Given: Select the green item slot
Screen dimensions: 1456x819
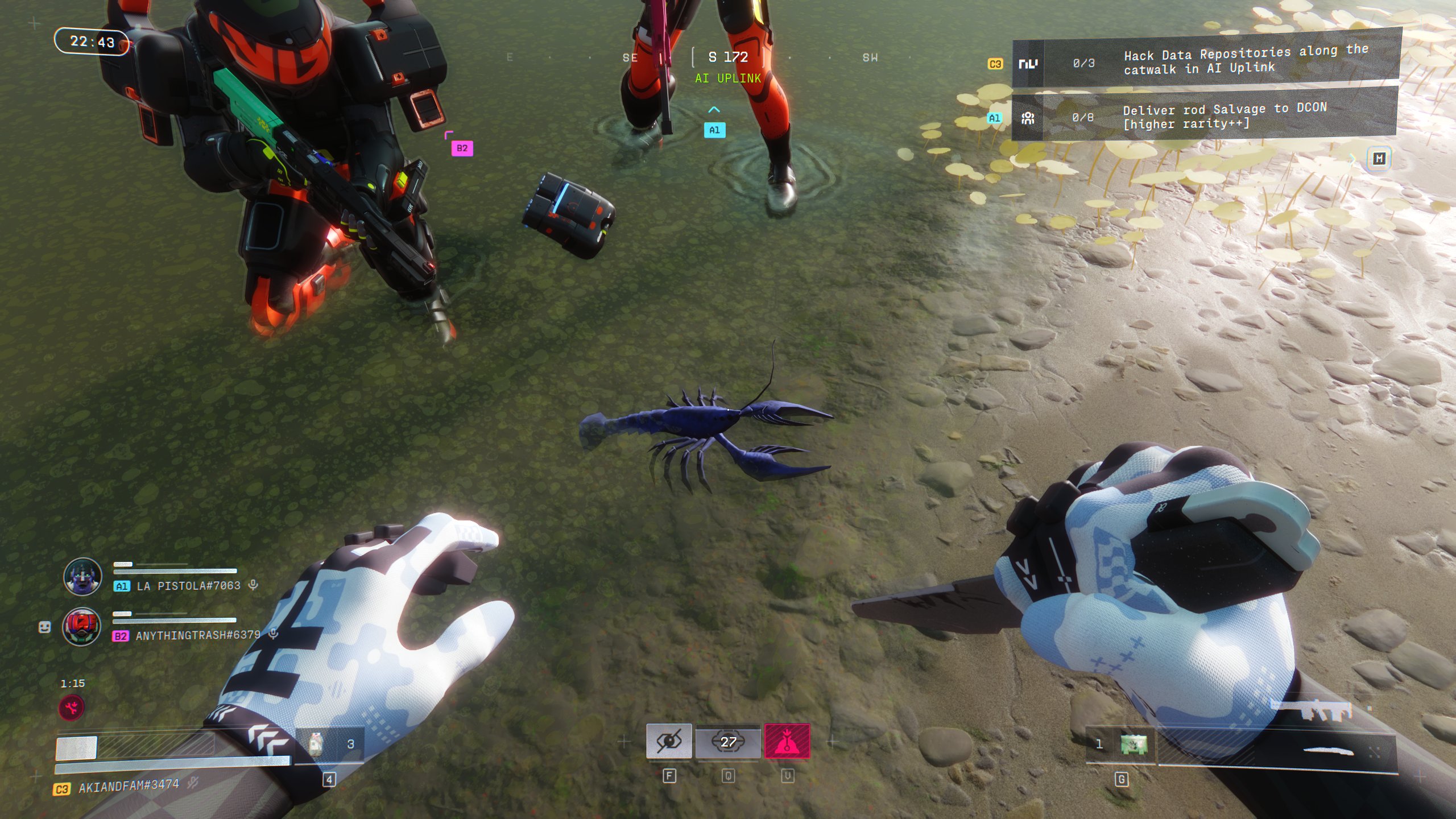Looking at the screenshot, I should point(1133,744).
